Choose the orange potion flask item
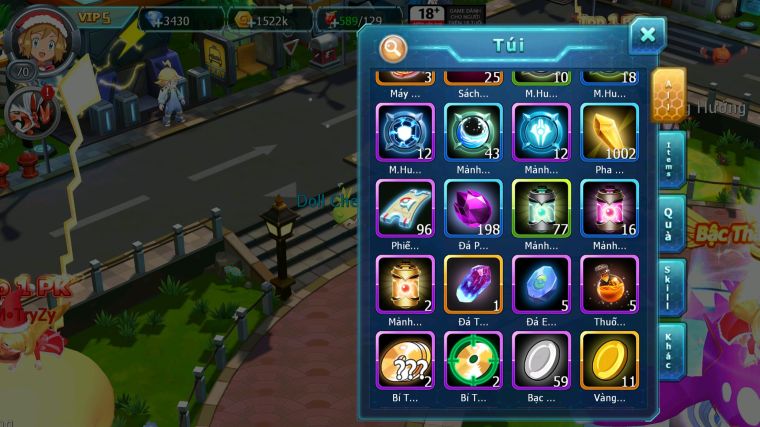 coord(609,284)
